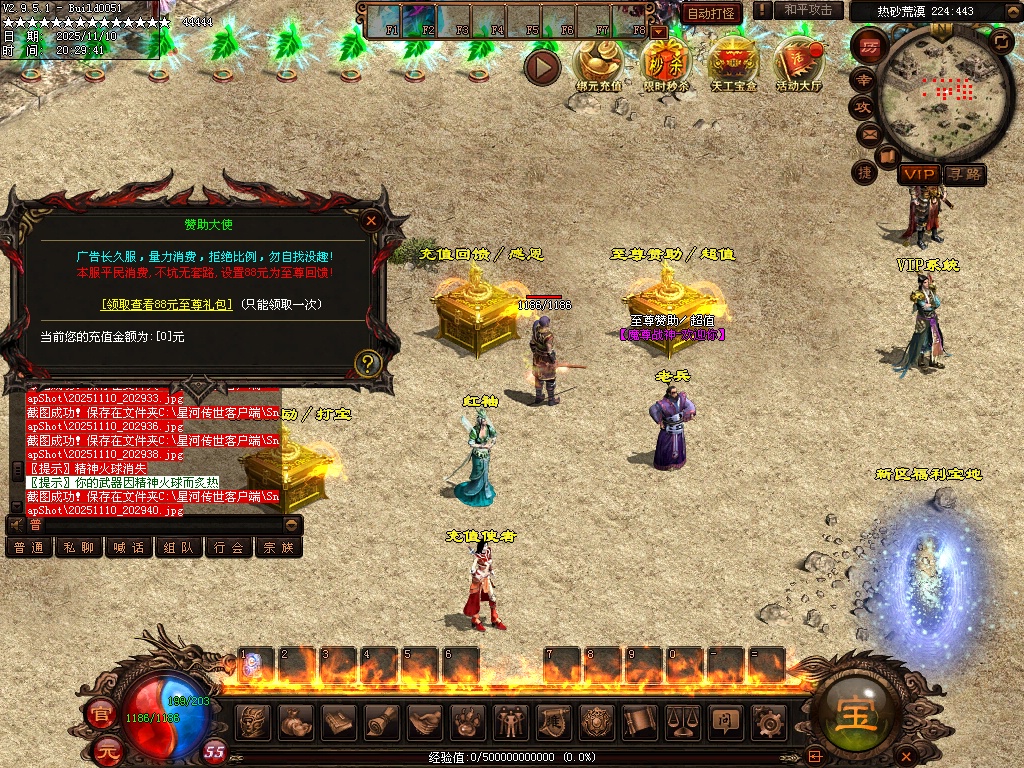Select the skill in hotbar slot 1

click(x=254, y=663)
